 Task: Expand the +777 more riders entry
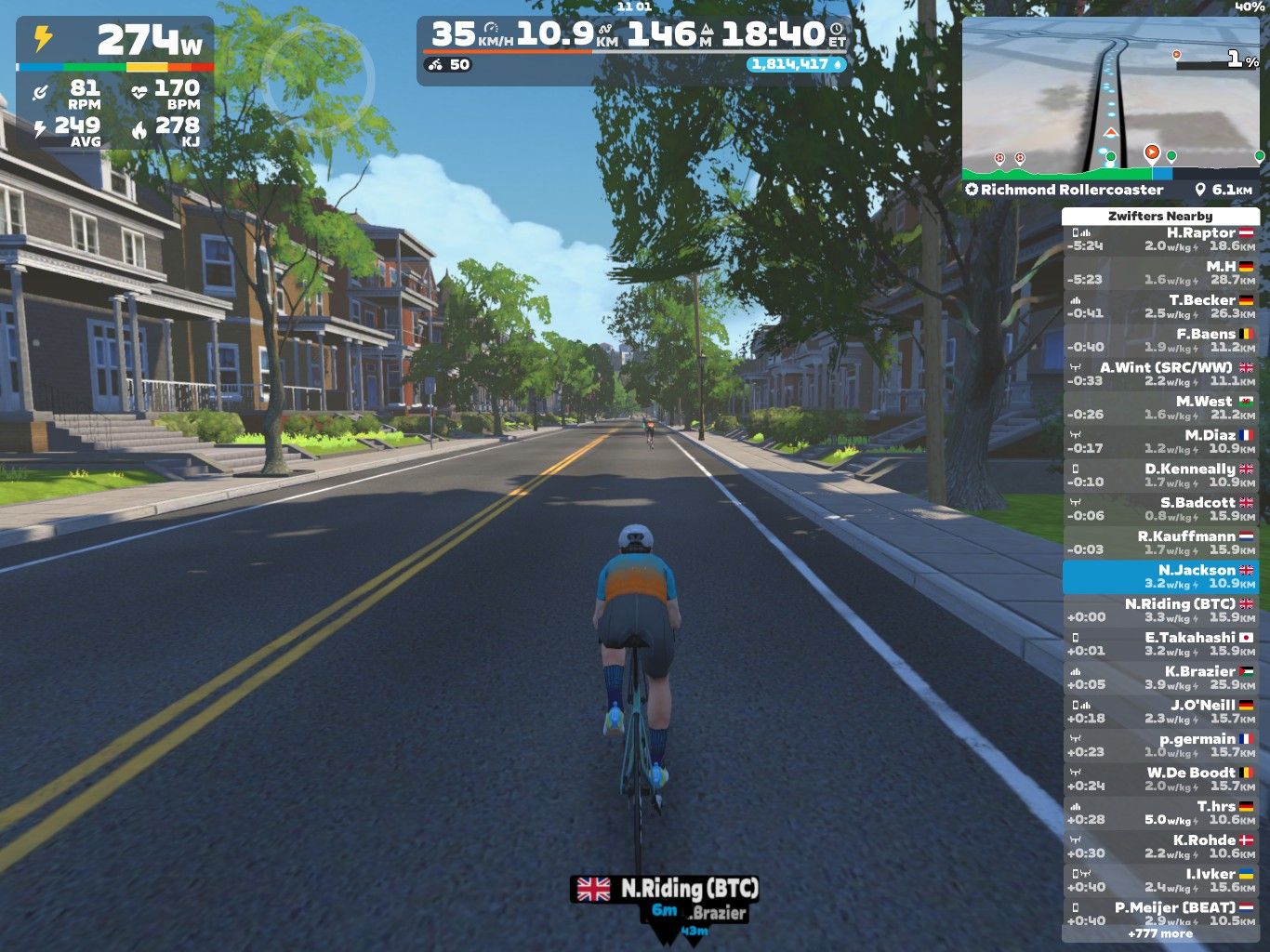pyautogui.click(x=1160, y=933)
